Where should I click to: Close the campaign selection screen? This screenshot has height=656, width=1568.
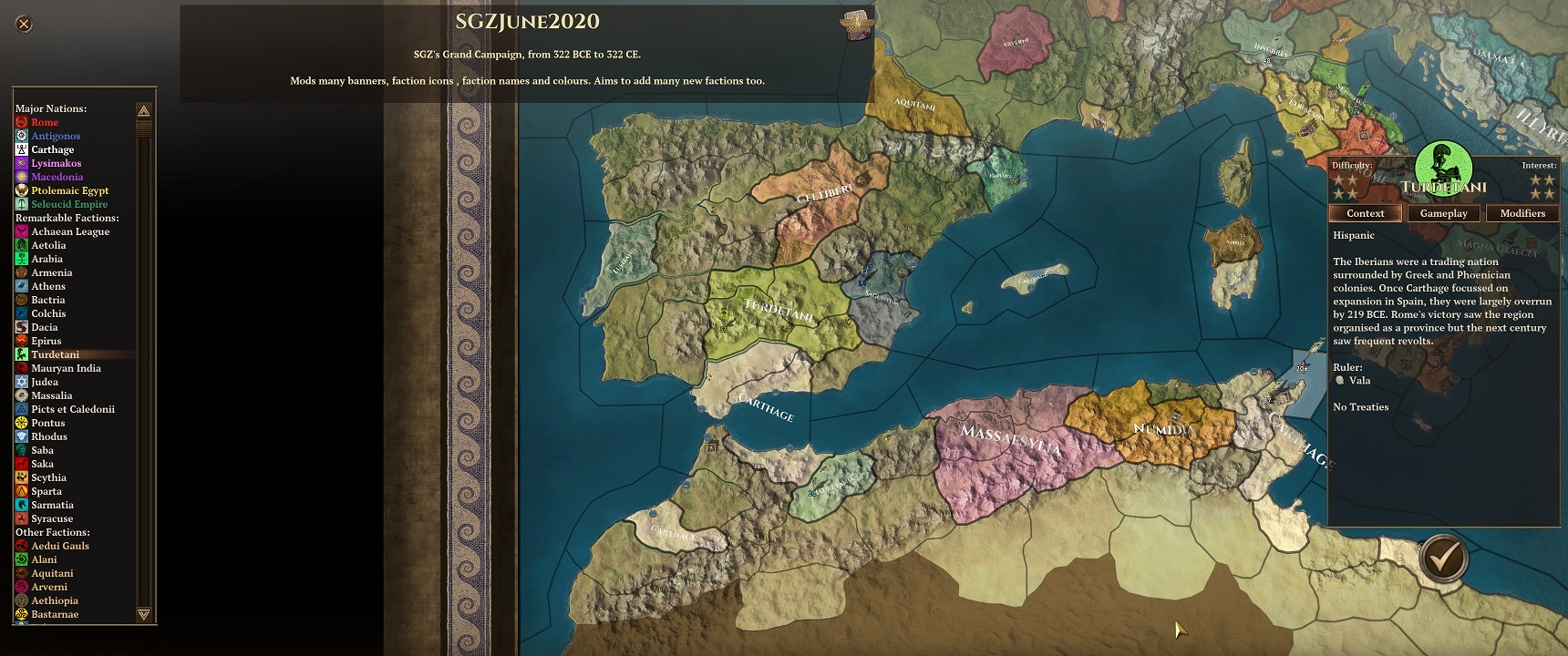click(25, 25)
